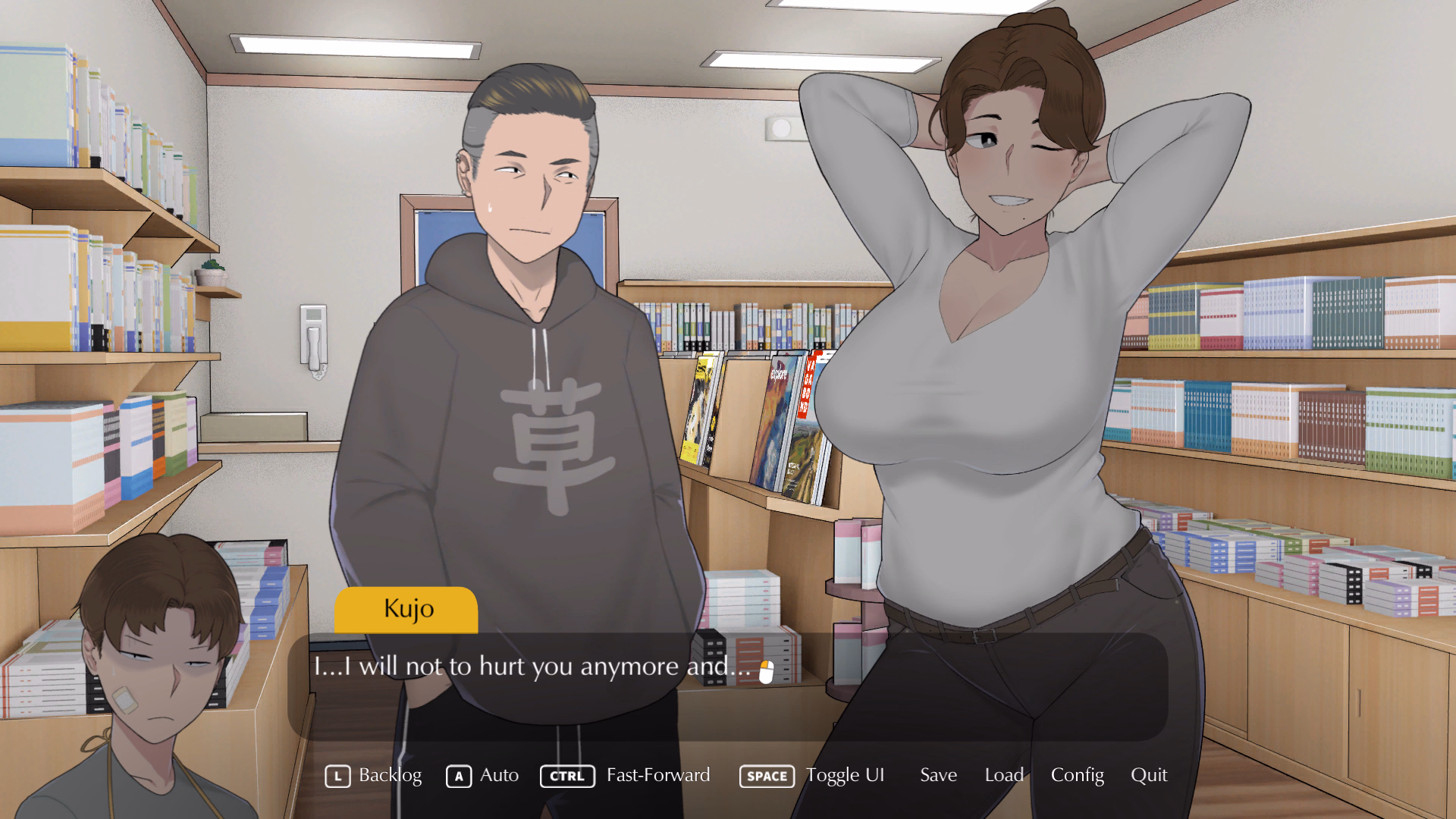Screen dimensions: 1456x819
Task: Click Kujo's dialogue line text
Action: tap(531, 667)
